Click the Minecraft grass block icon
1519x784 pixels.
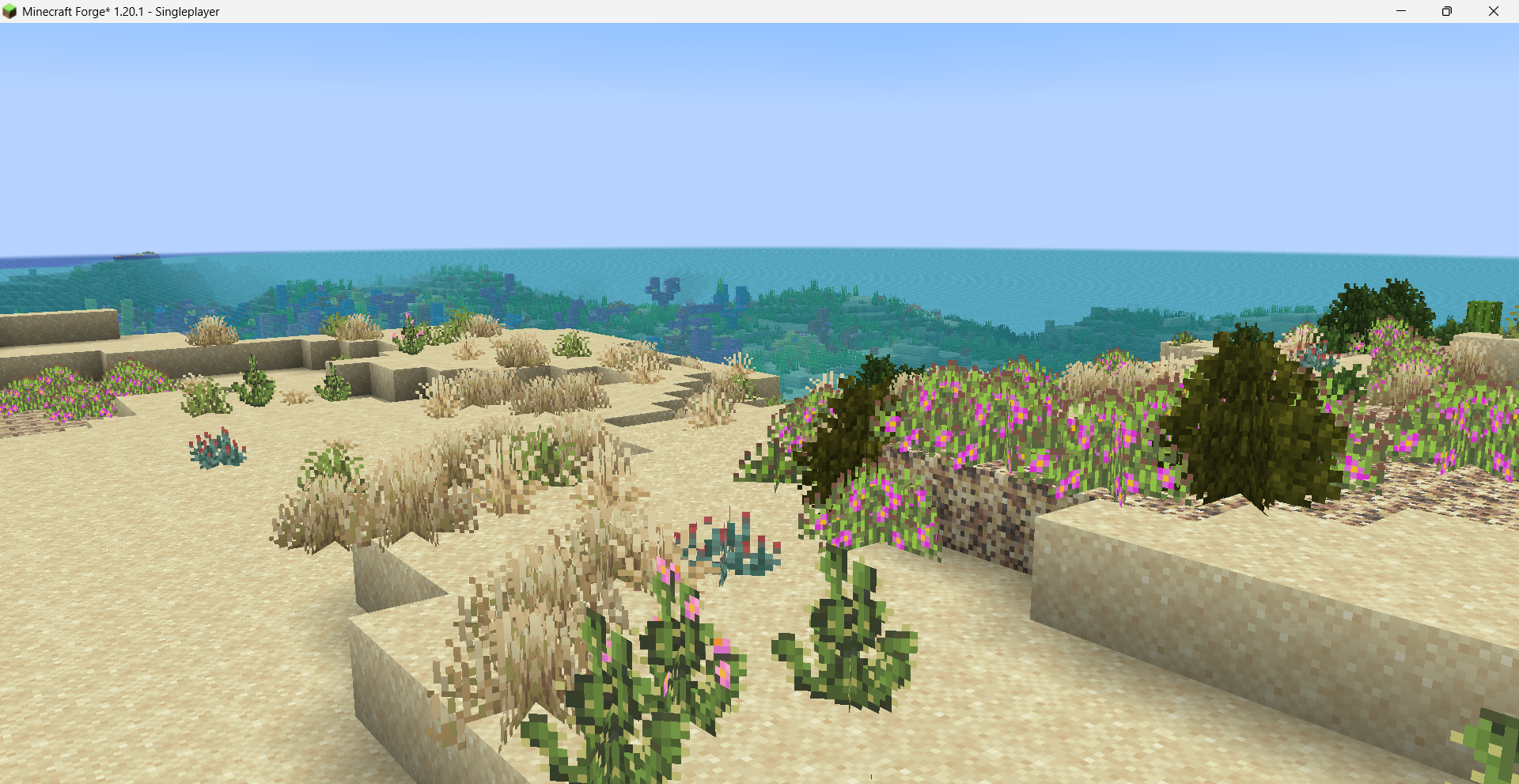coord(9,11)
